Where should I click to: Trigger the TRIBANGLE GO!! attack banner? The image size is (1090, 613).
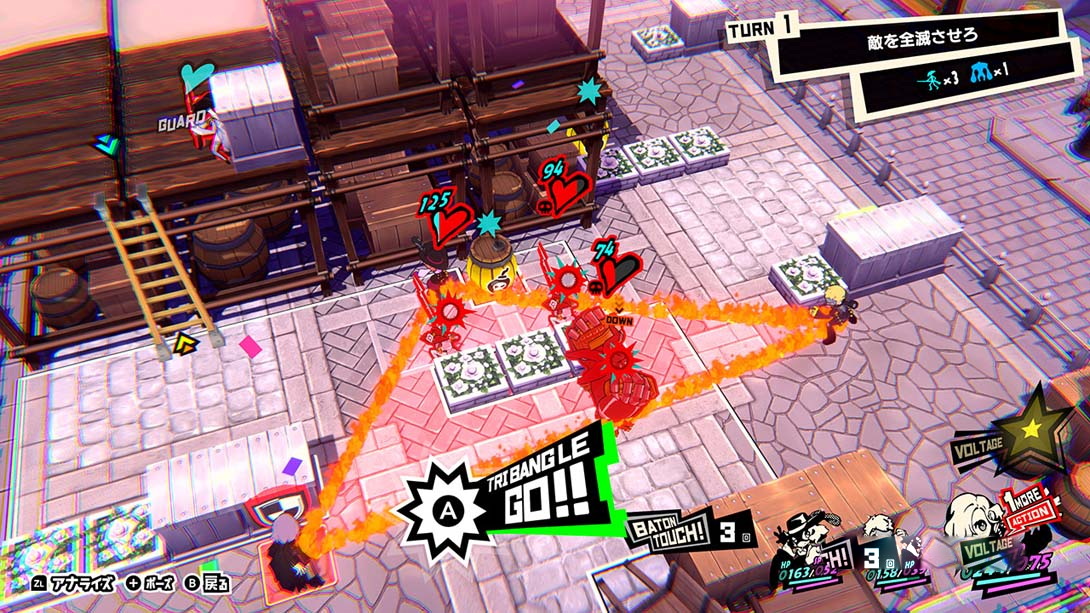(510, 495)
